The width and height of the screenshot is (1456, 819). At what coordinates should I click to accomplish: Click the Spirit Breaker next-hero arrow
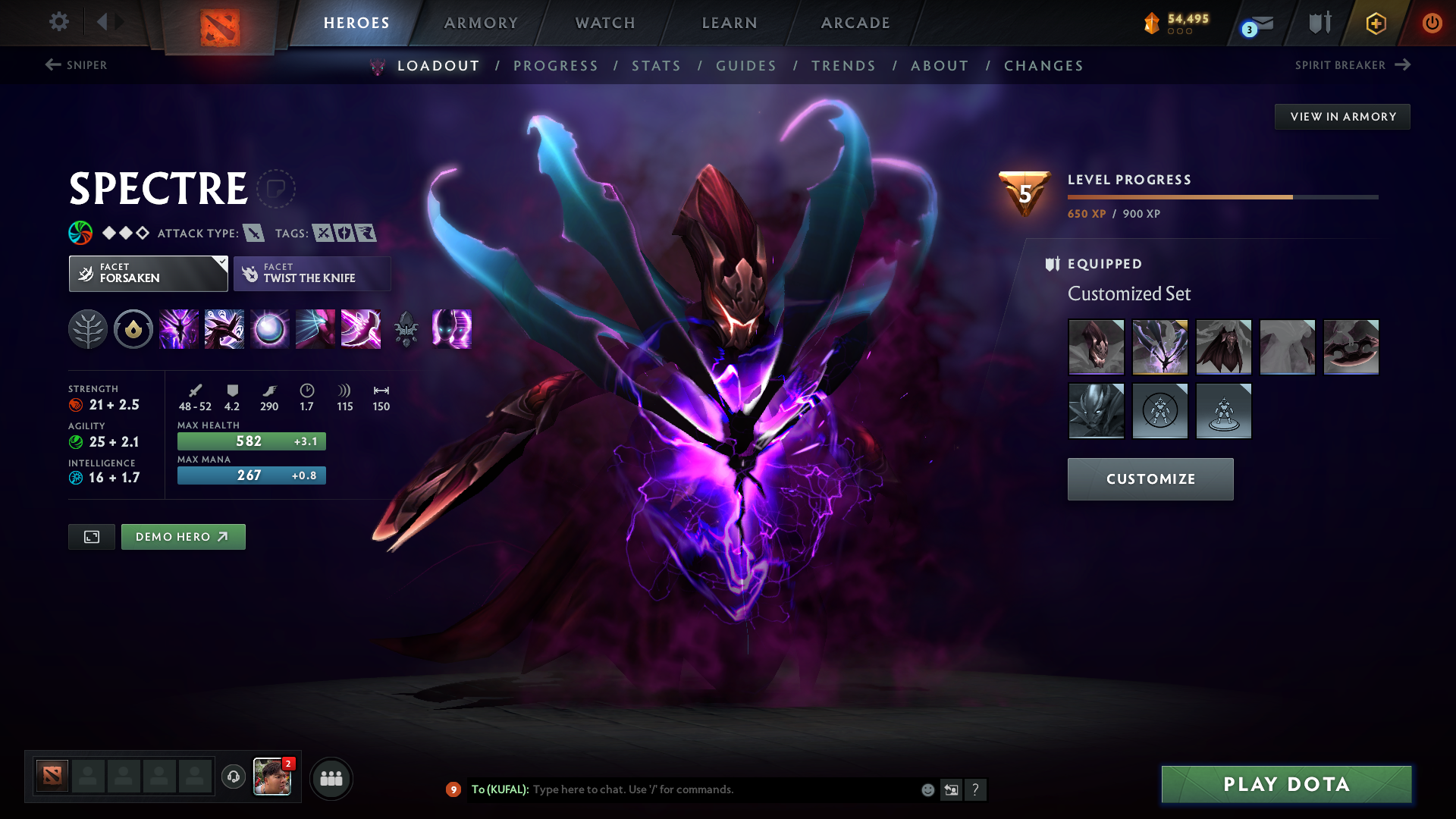coord(1401,65)
